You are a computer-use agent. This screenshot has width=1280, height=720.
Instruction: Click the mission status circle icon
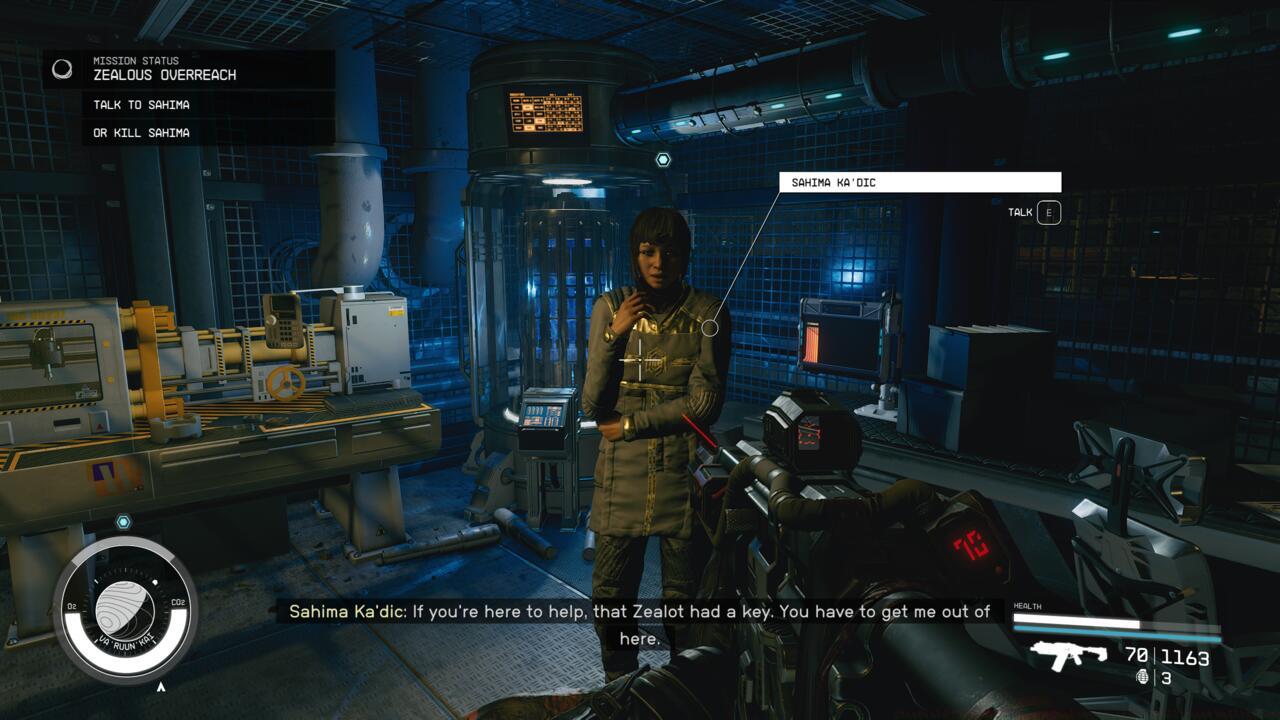[63, 67]
